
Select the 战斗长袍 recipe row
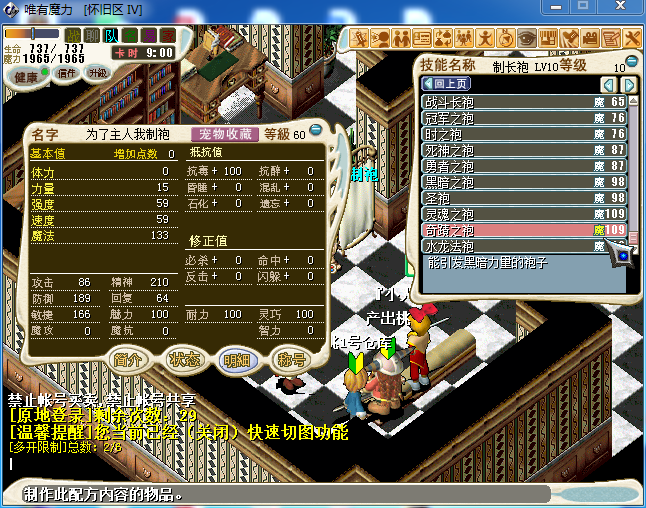point(520,102)
